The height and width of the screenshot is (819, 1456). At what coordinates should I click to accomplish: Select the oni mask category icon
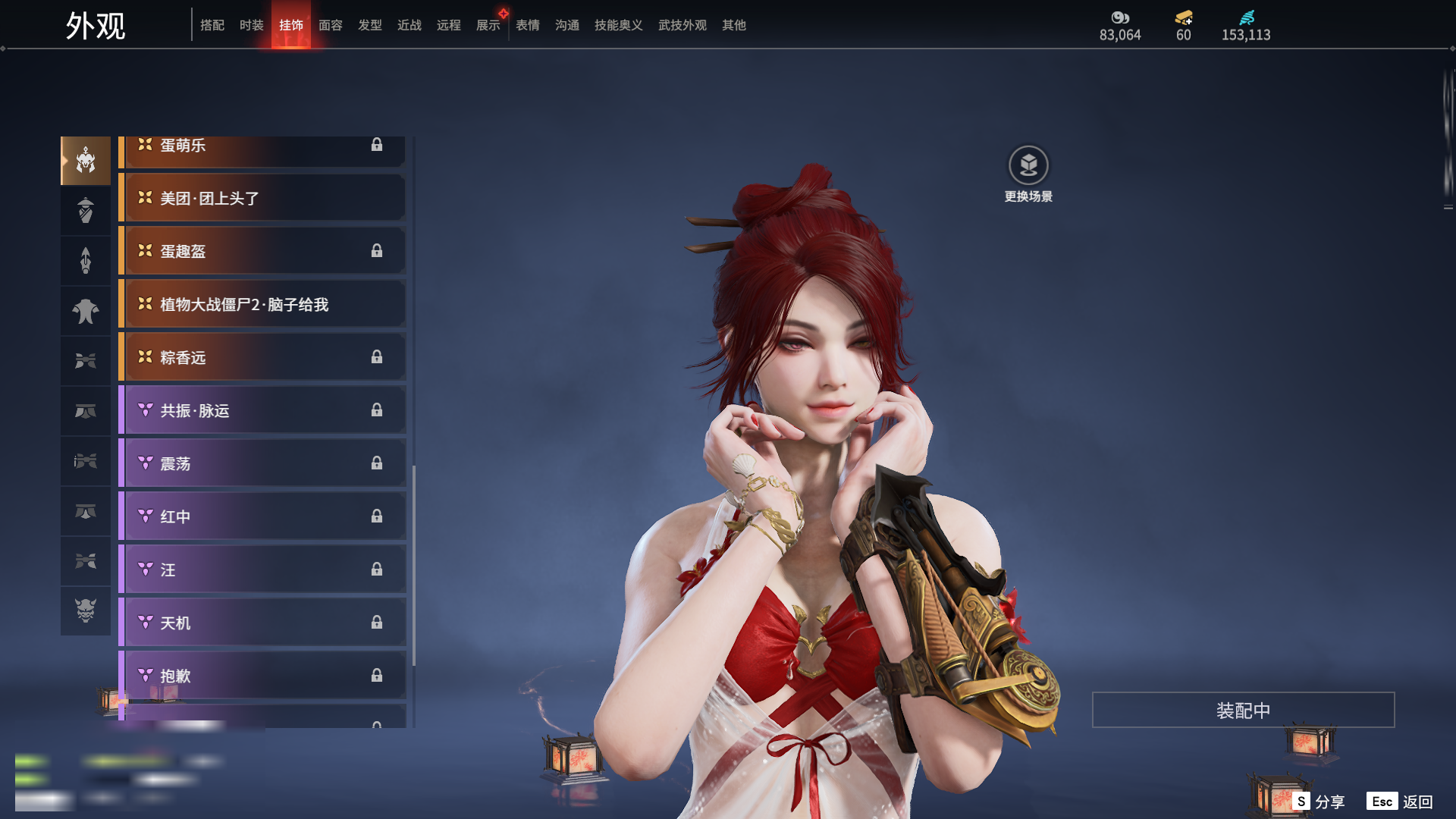(x=86, y=610)
